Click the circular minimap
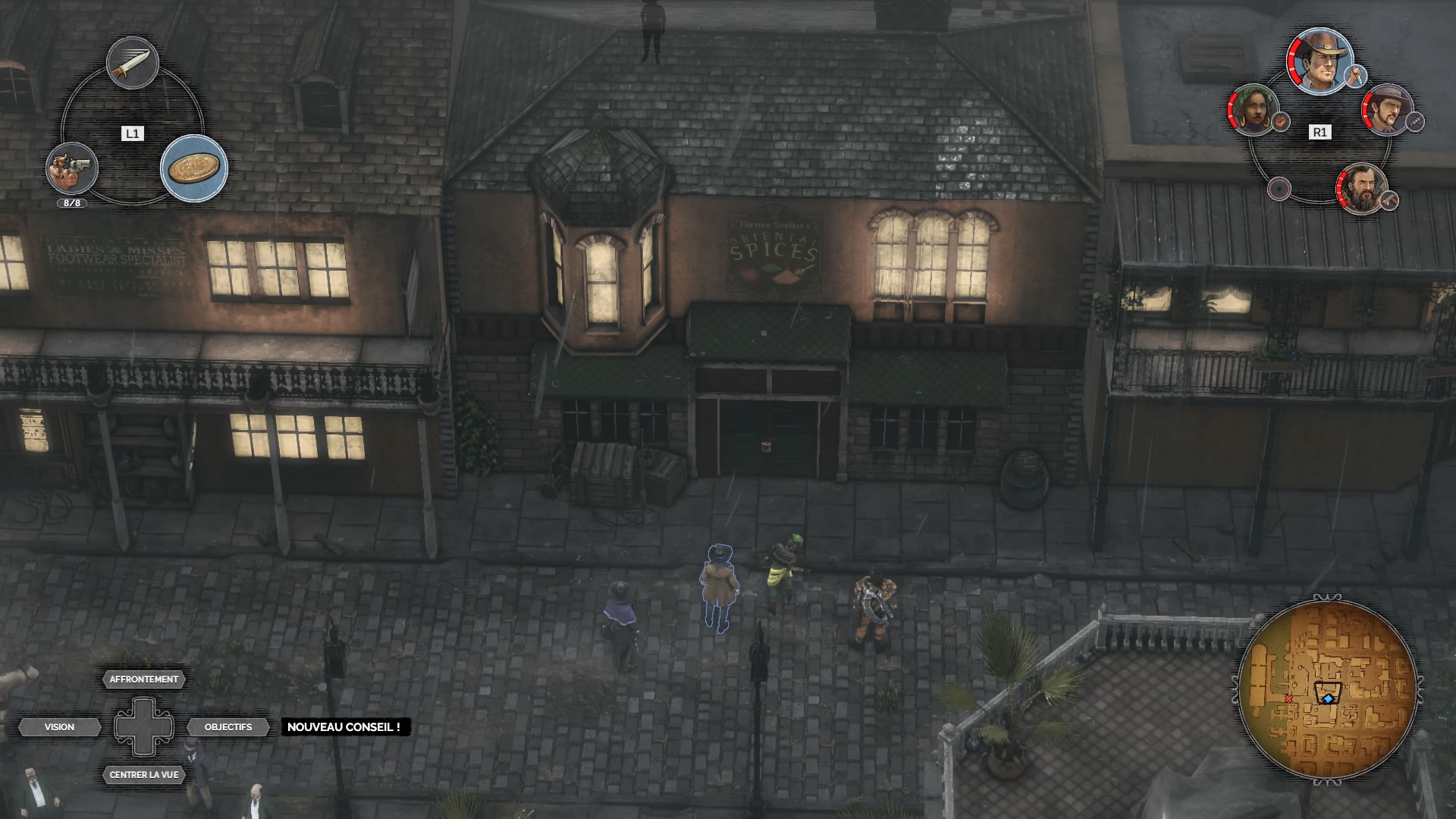The width and height of the screenshot is (1456, 819). point(1328,690)
